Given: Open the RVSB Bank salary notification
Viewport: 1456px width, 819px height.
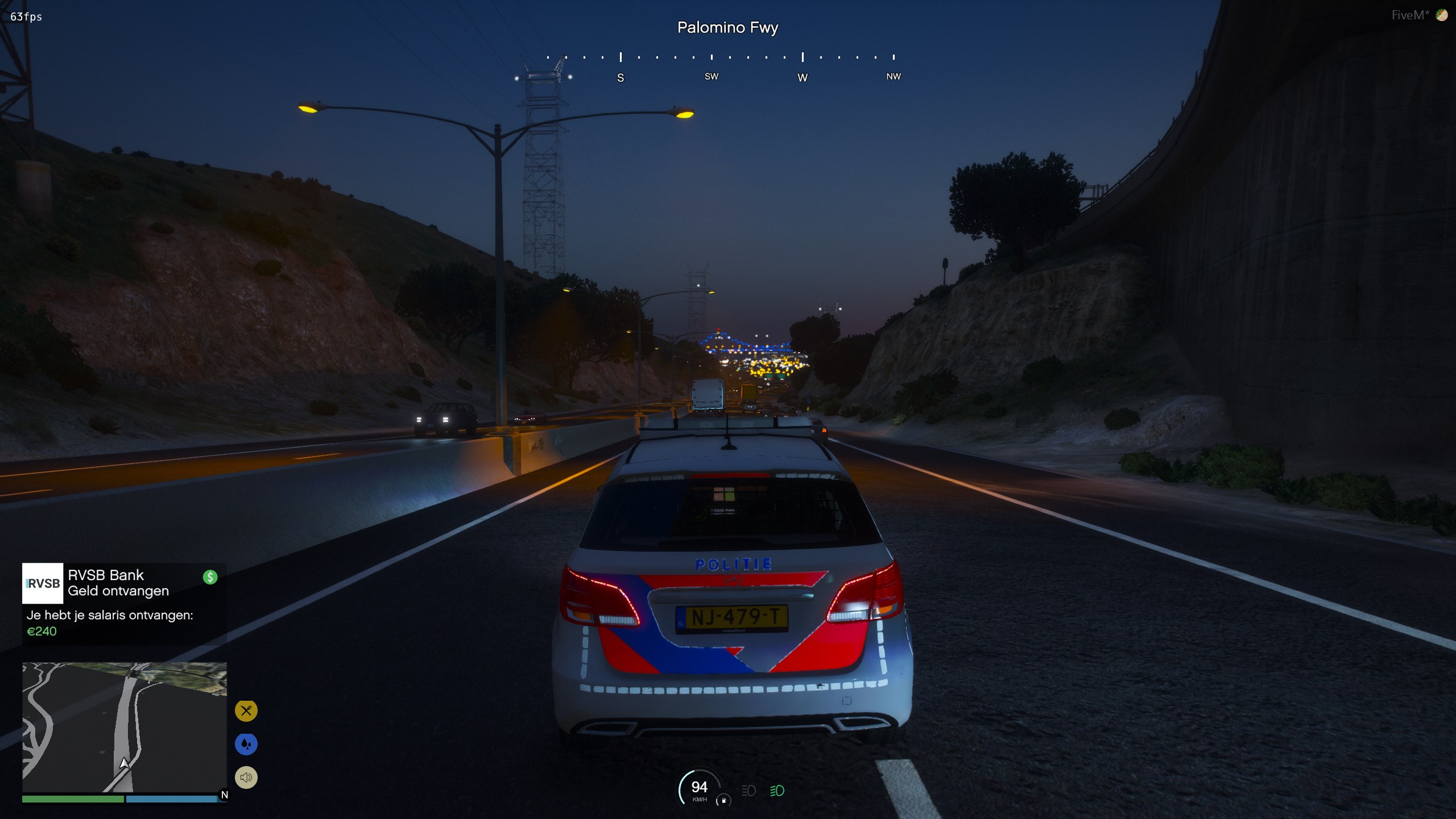Looking at the screenshot, I should coord(124,603).
